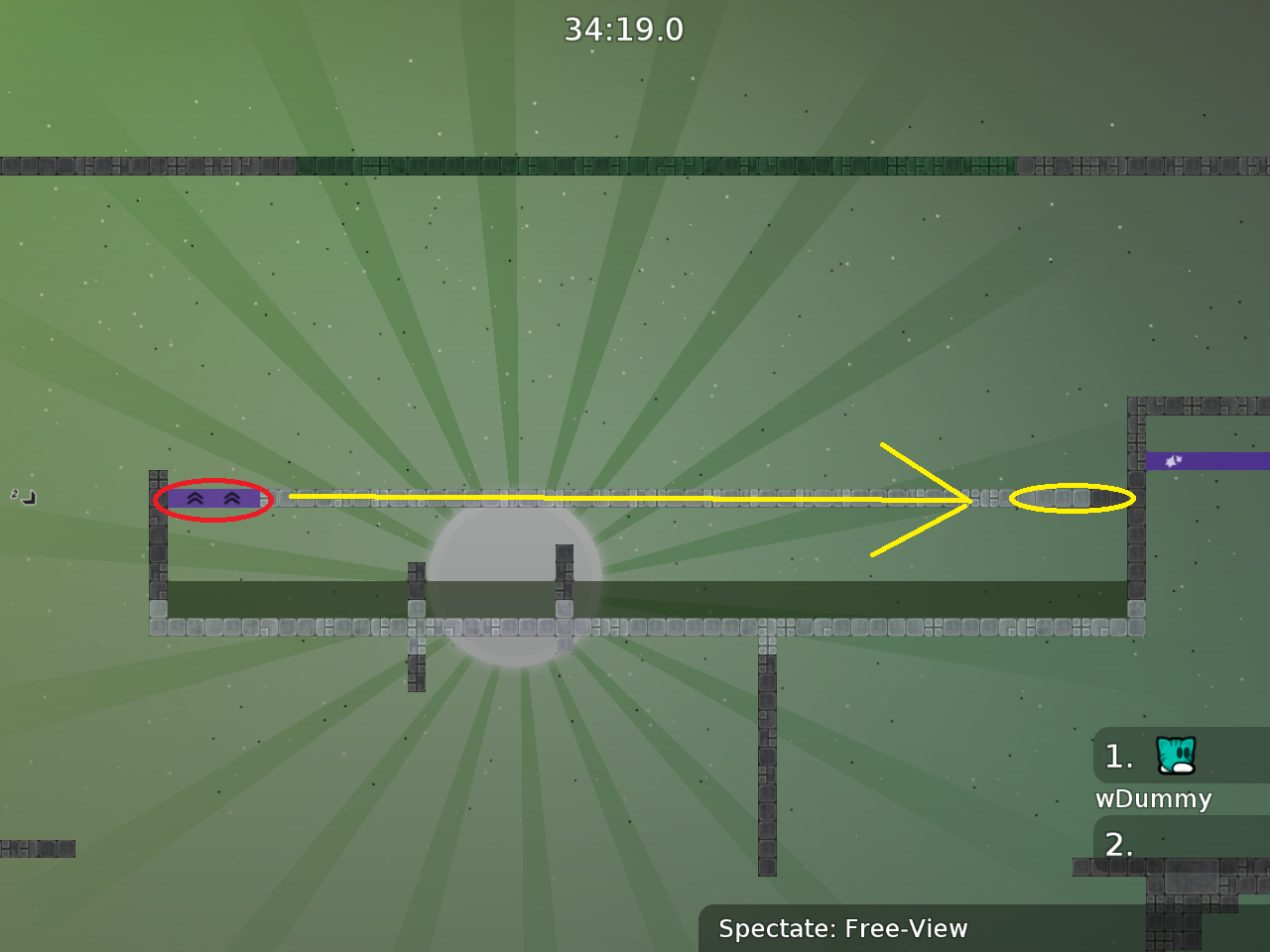Click the left speedup arrow tile inside red circle
The width and height of the screenshot is (1270, 952).
tap(194, 499)
